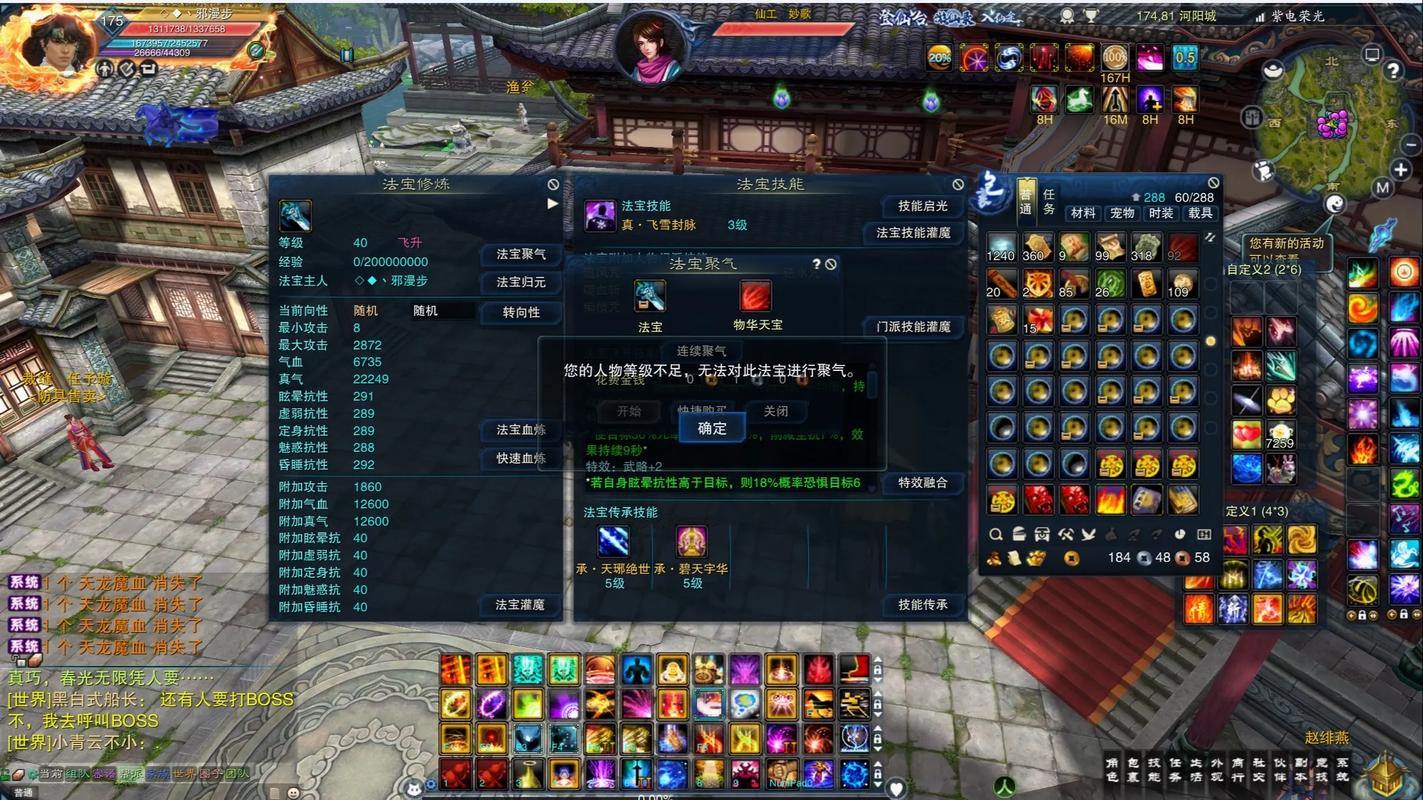1423x800 pixels.
Task: Open 技能传承
Action: point(922,605)
